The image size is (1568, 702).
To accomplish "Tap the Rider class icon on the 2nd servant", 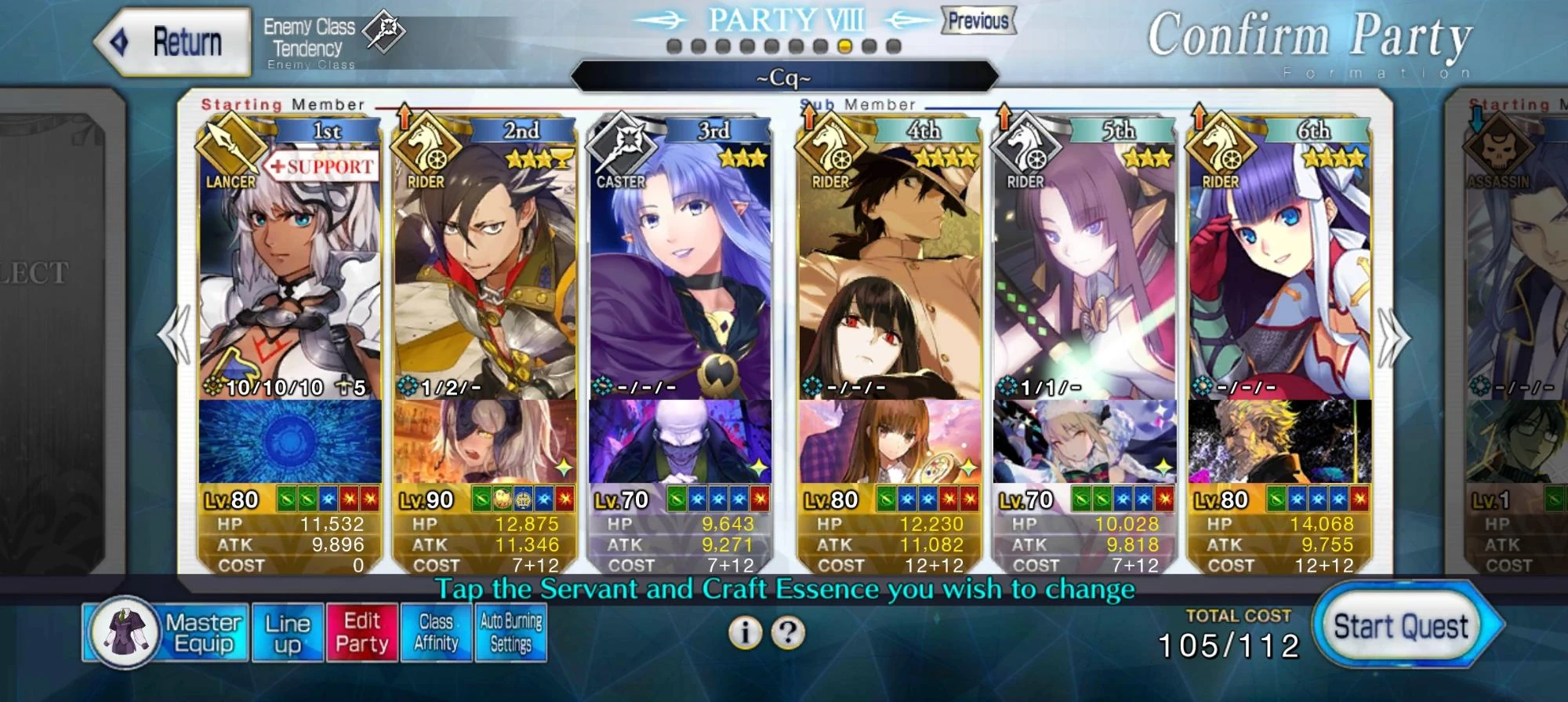I will [x=427, y=151].
